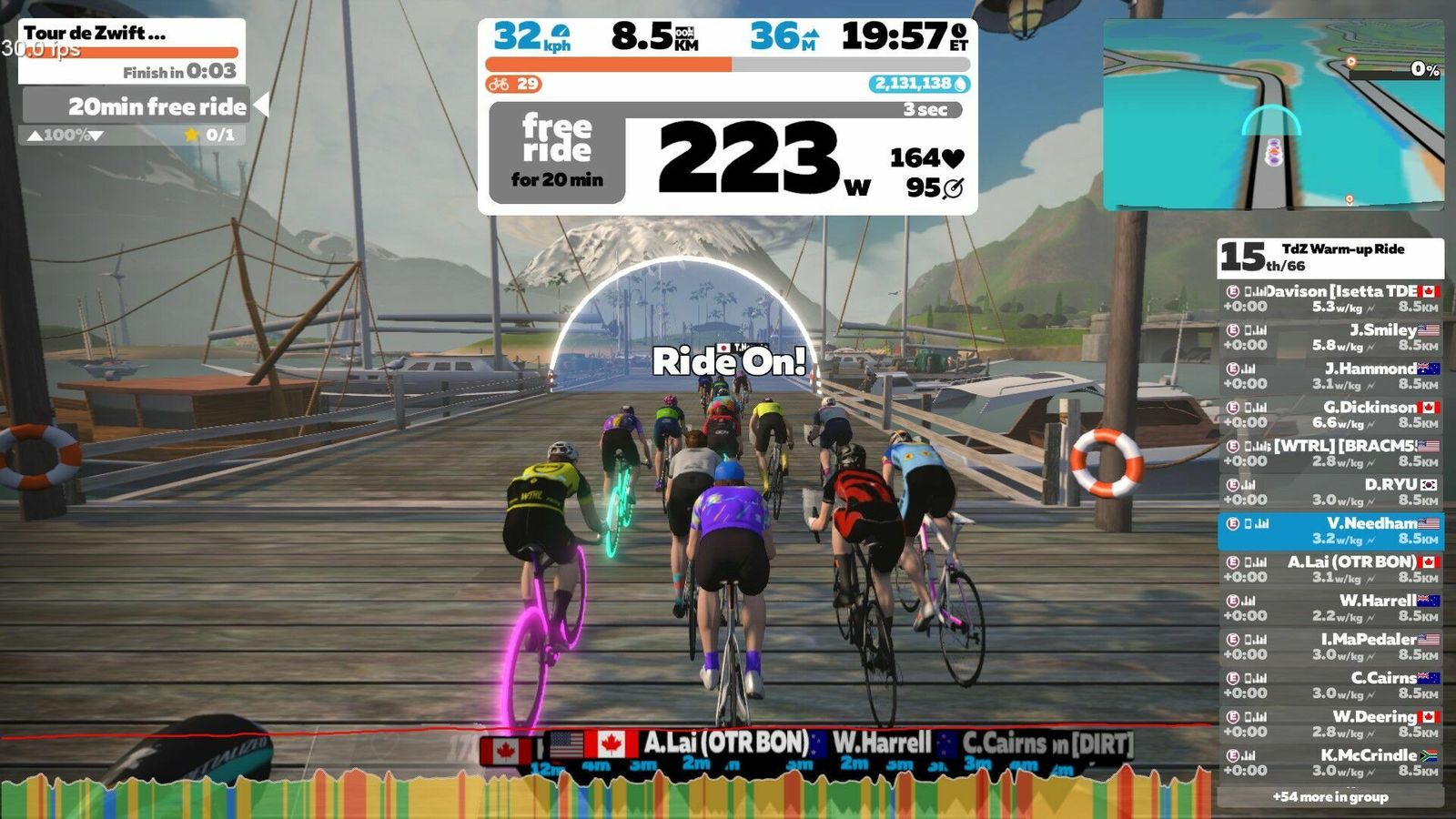Select K.McCrindle rider row
The image size is (1456, 819).
click(x=1330, y=763)
